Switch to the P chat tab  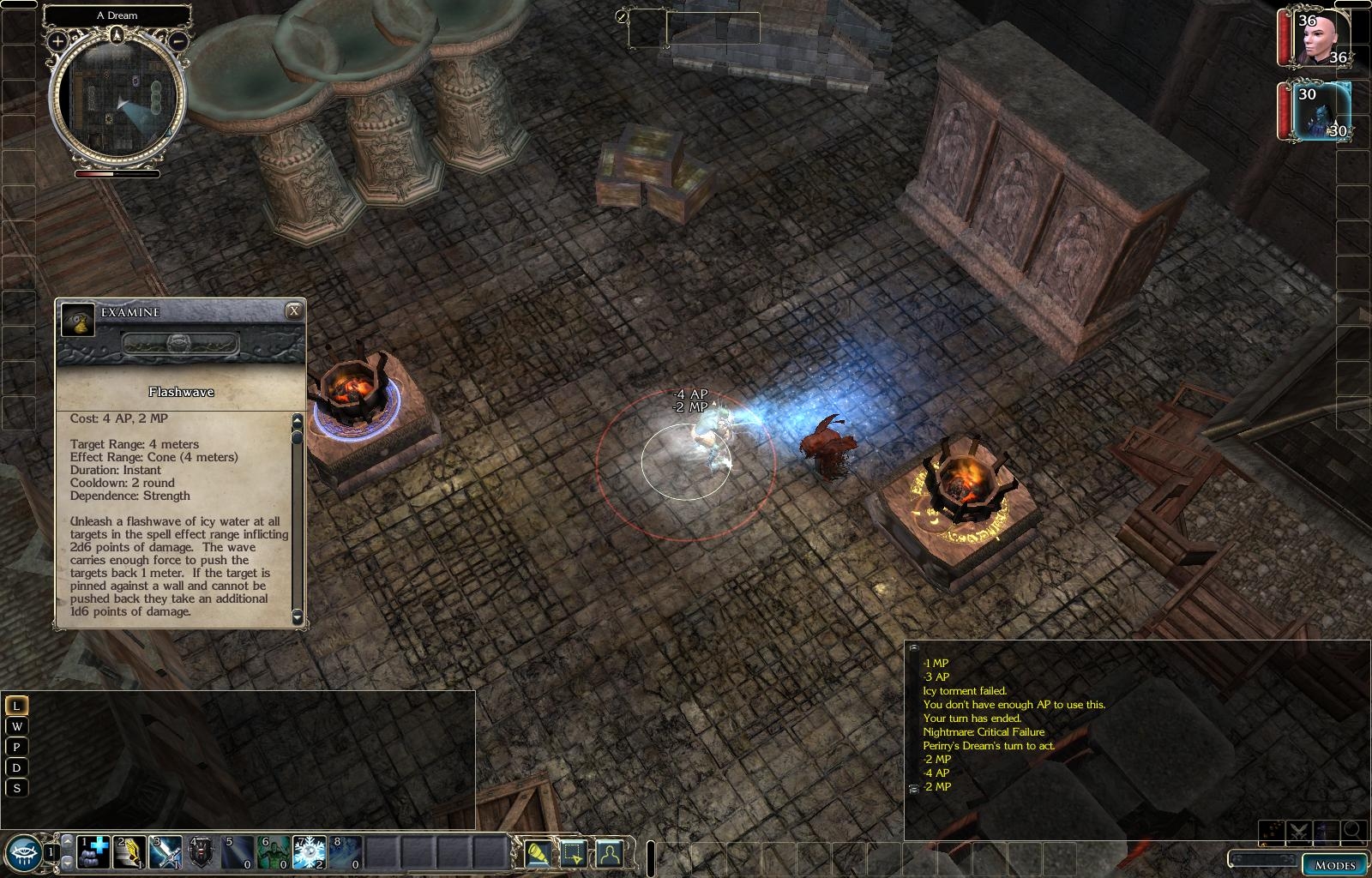point(16,747)
